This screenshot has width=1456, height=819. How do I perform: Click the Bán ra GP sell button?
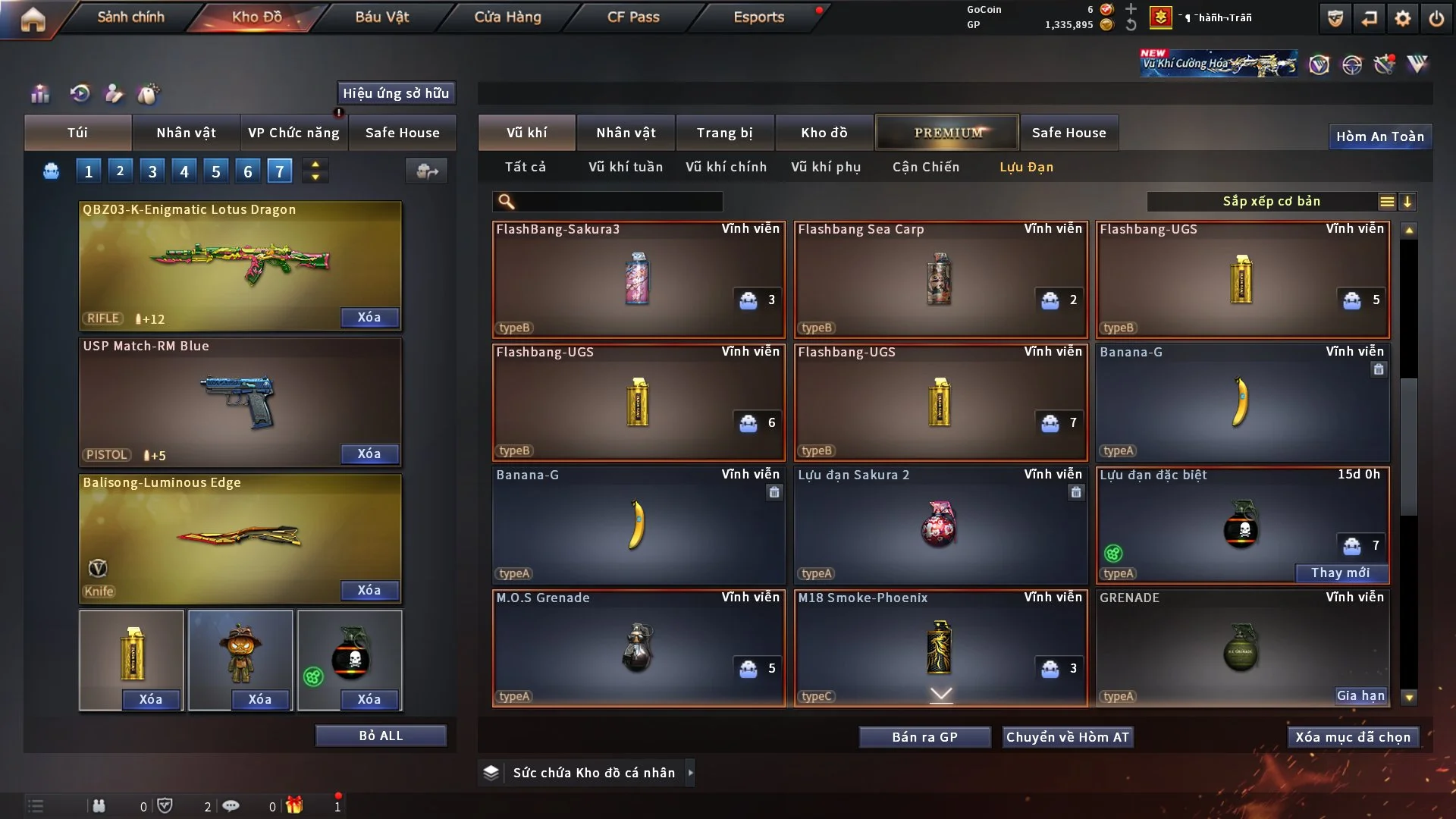coord(924,737)
